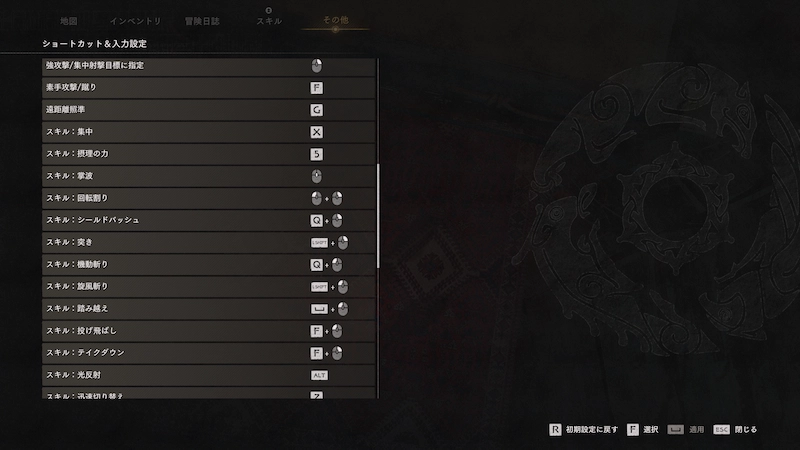
Task: Select the スキル:集中 binding row
Action: click(209, 132)
